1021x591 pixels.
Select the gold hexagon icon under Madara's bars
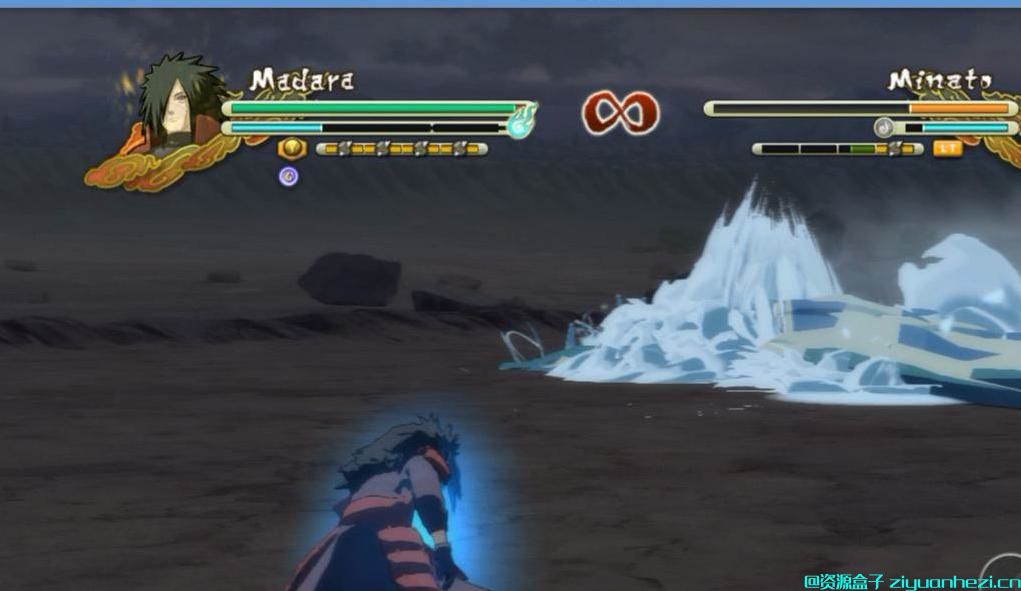(290, 148)
